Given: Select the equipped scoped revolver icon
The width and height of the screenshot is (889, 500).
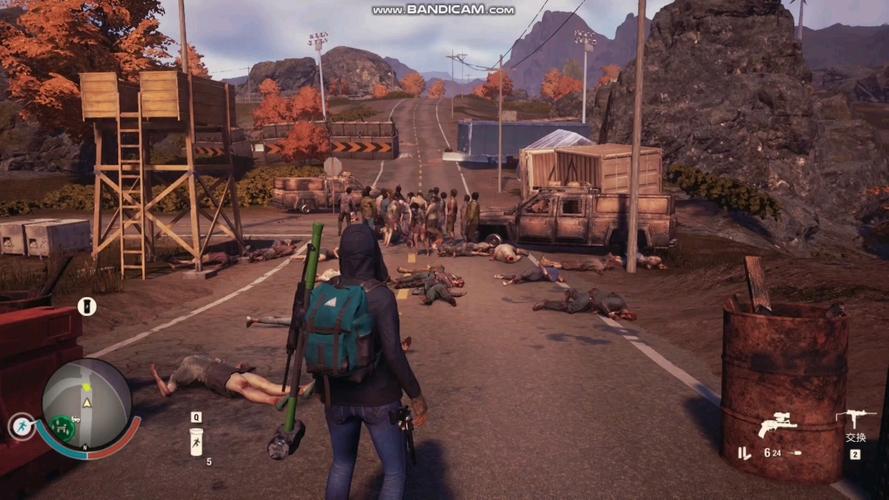Looking at the screenshot, I should pyautogui.click(x=777, y=424).
